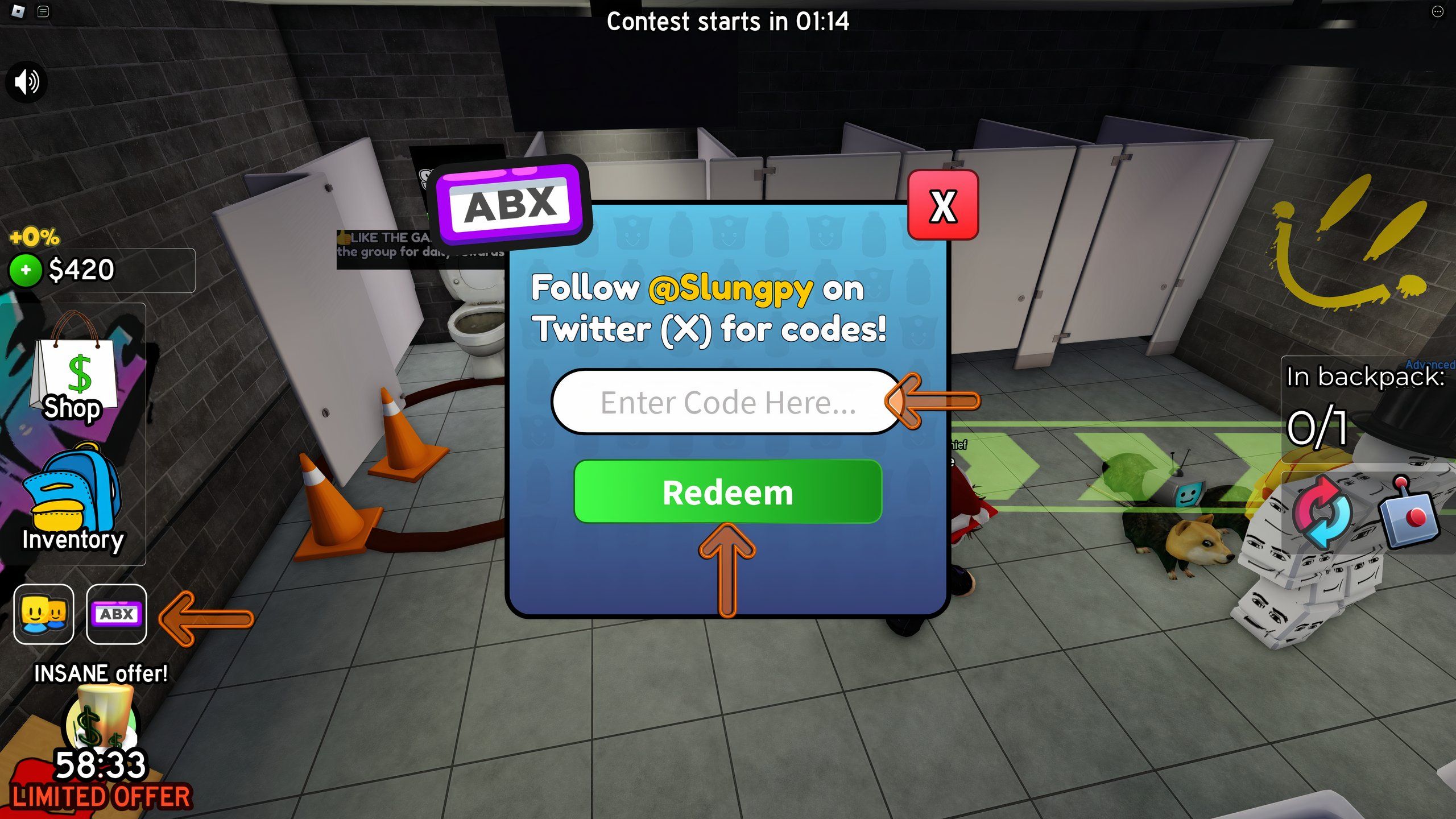Click the +0% boost indicator above the cash
This screenshot has height=819, width=1456.
[x=35, y=238]
